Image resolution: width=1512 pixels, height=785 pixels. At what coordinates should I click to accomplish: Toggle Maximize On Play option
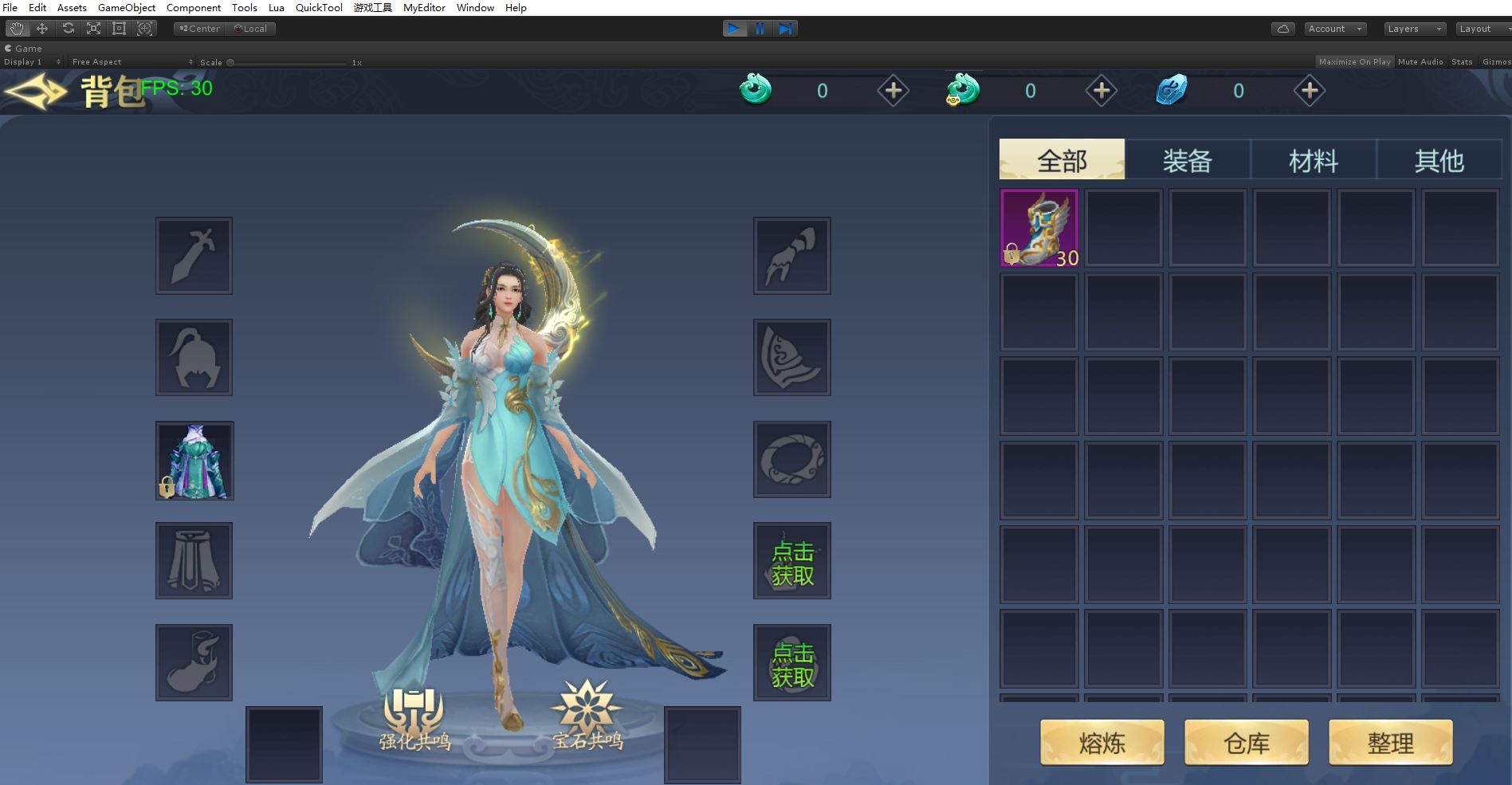point(1353,61)
